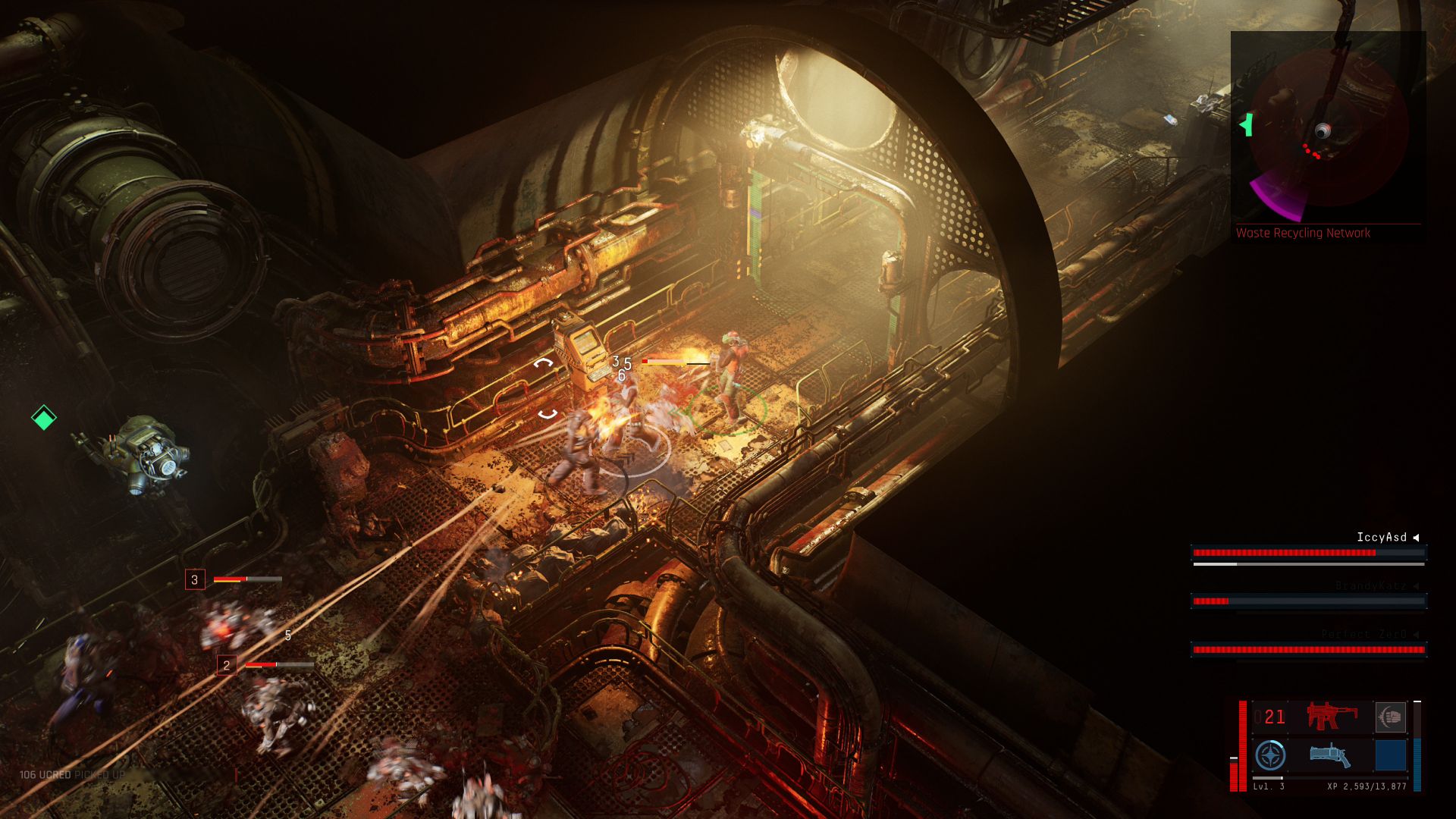Activate the blue circular star ability
1456x819 pixels.
coord(1270,755)
